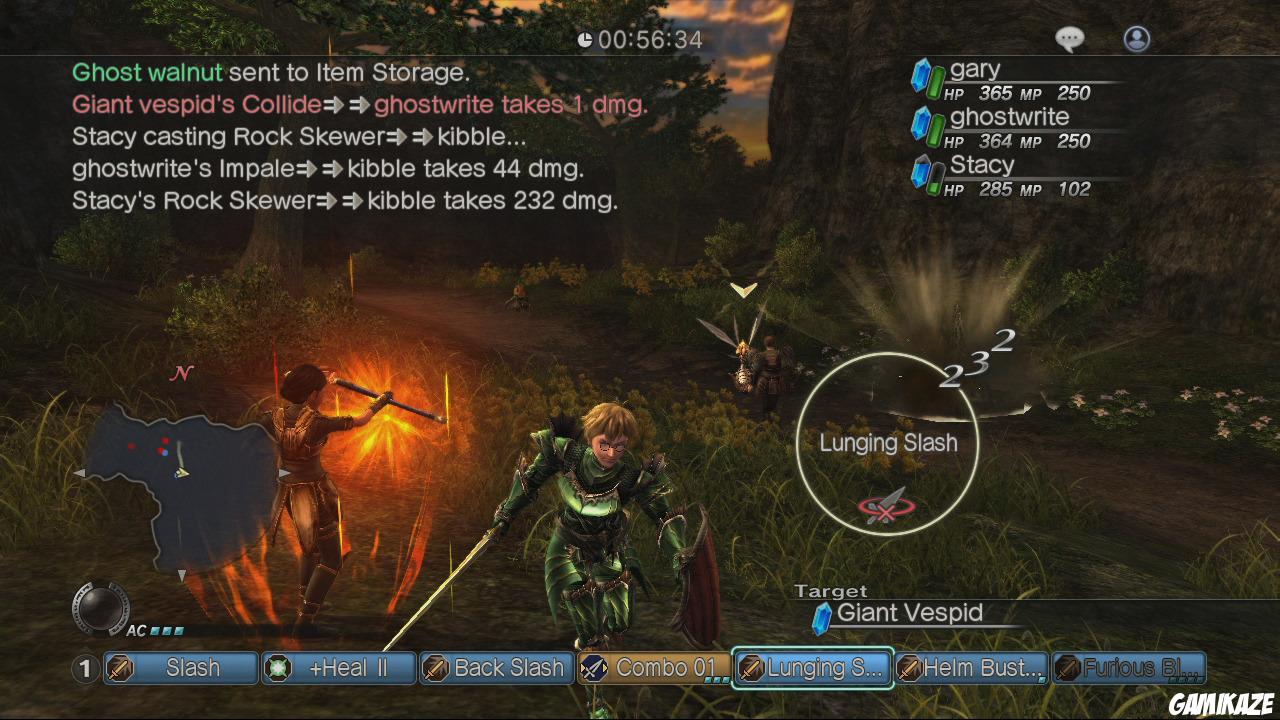Click the hotbar page number 1
Screen dimensions: 1280x720
click(x=86, y=668)
